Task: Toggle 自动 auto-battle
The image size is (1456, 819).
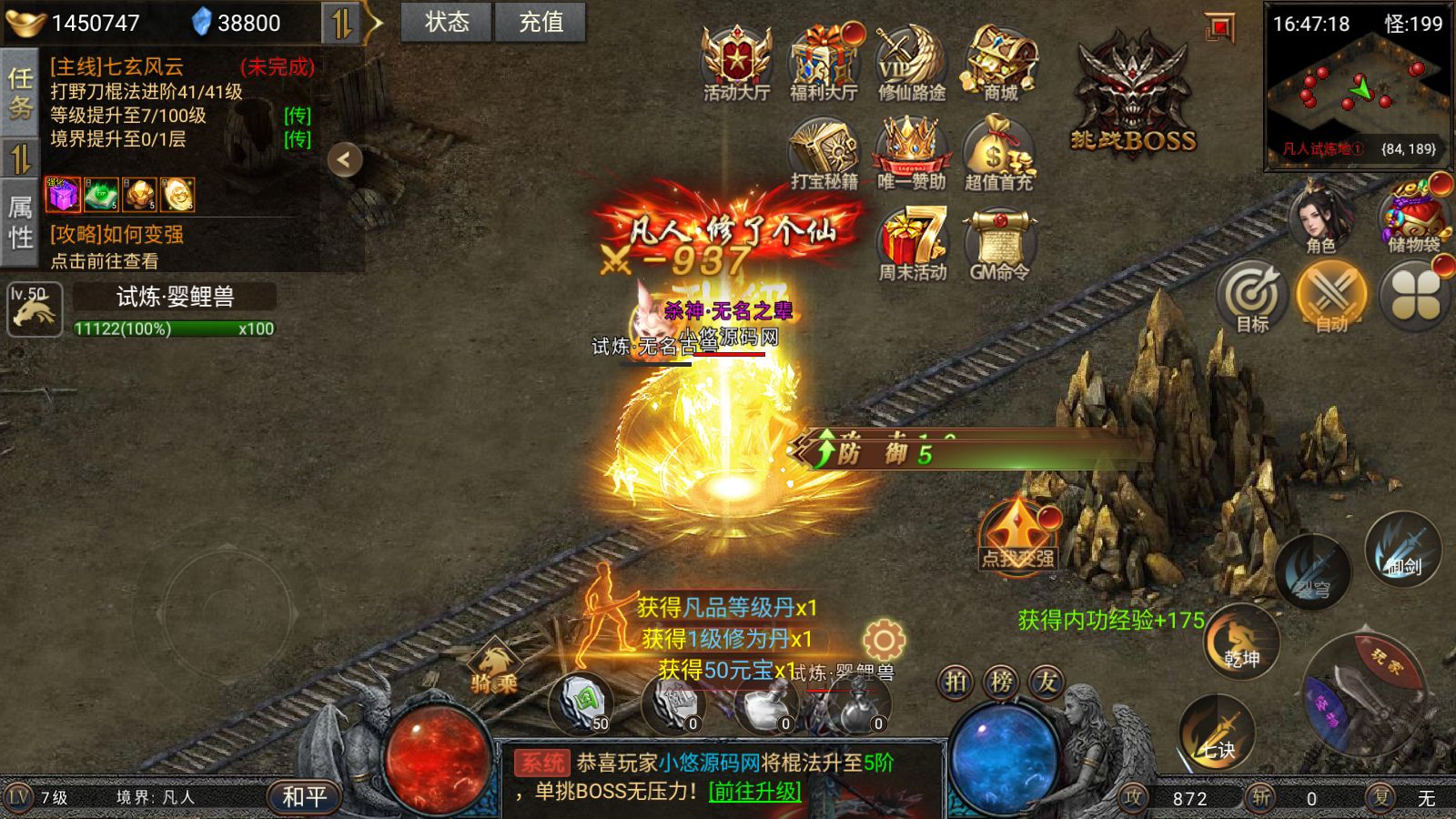Action: coord(1331,296)
